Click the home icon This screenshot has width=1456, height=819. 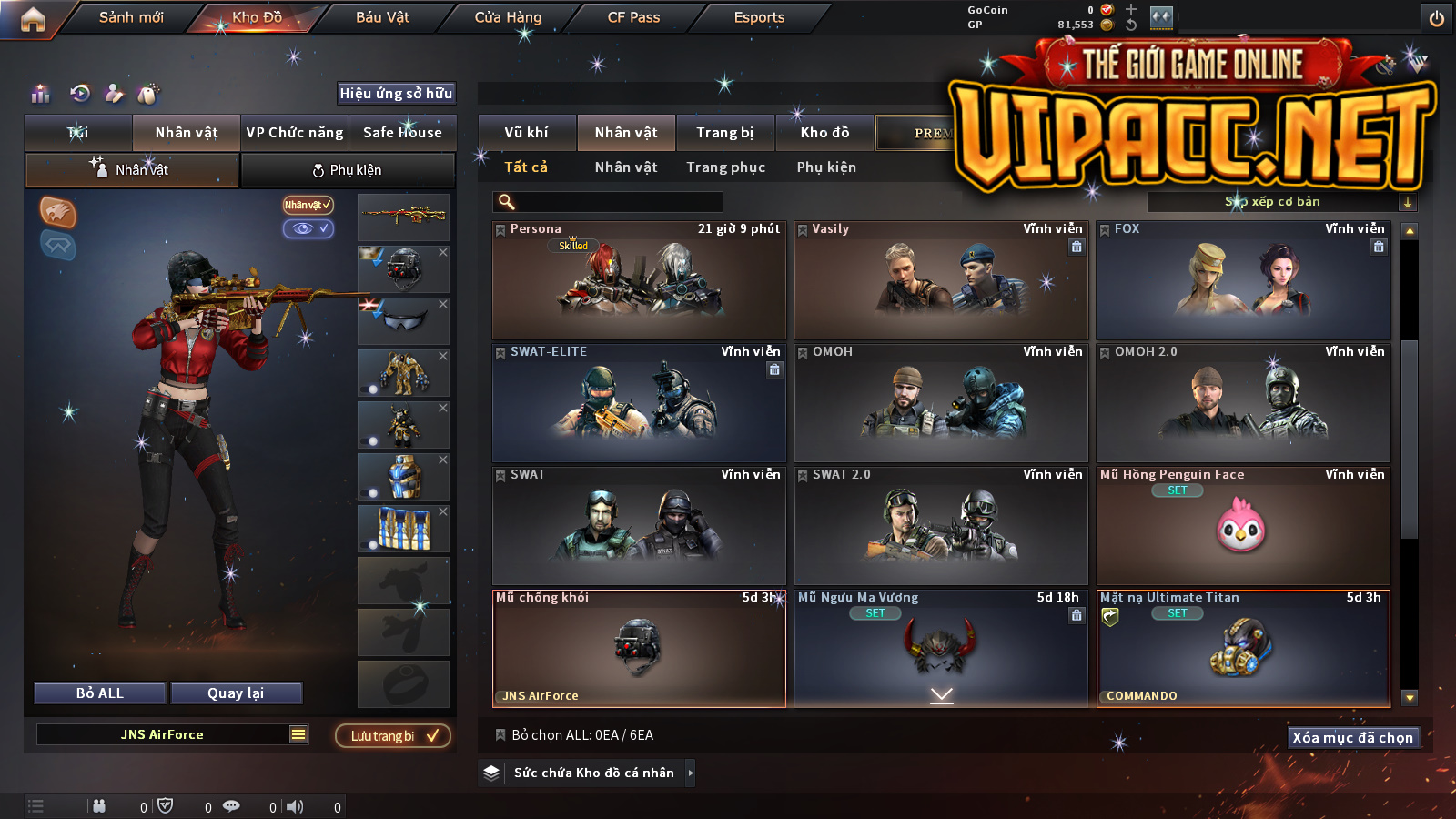tap(33, 18)
